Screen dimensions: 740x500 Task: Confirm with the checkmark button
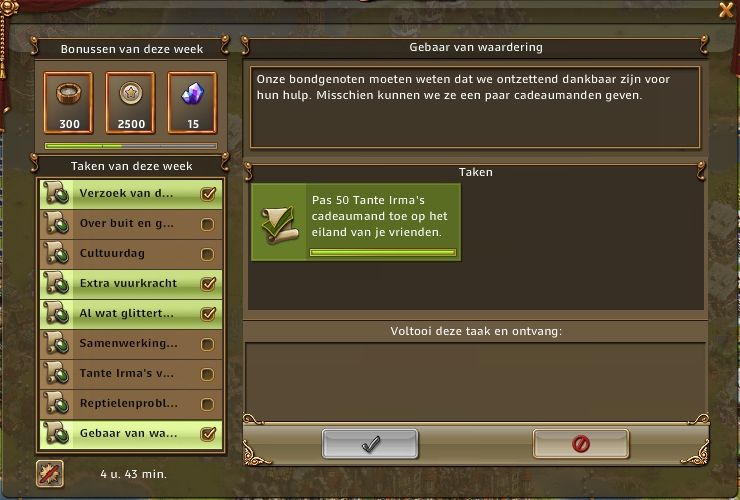click(x=370, y=443)
